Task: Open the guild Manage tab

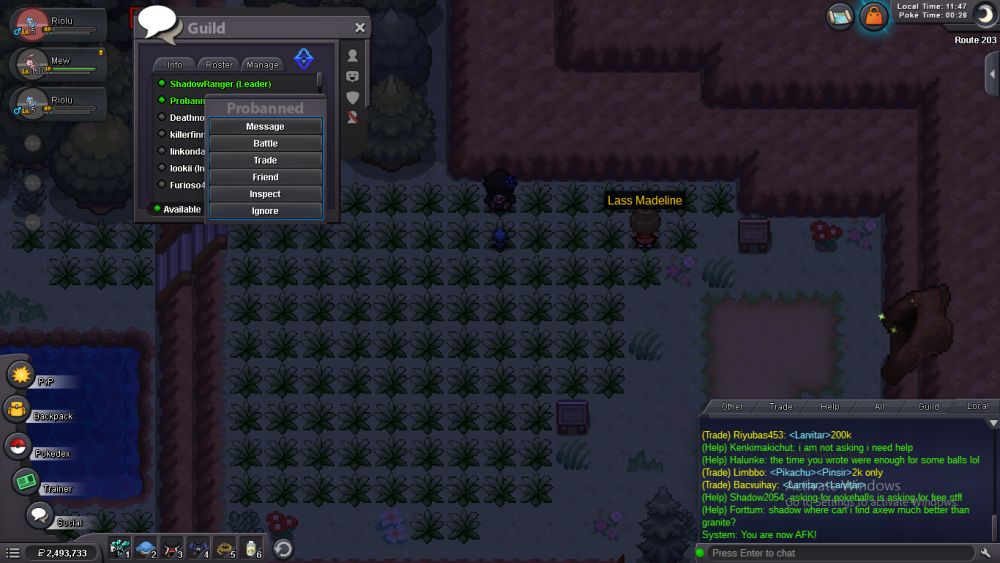Action: 262,65
